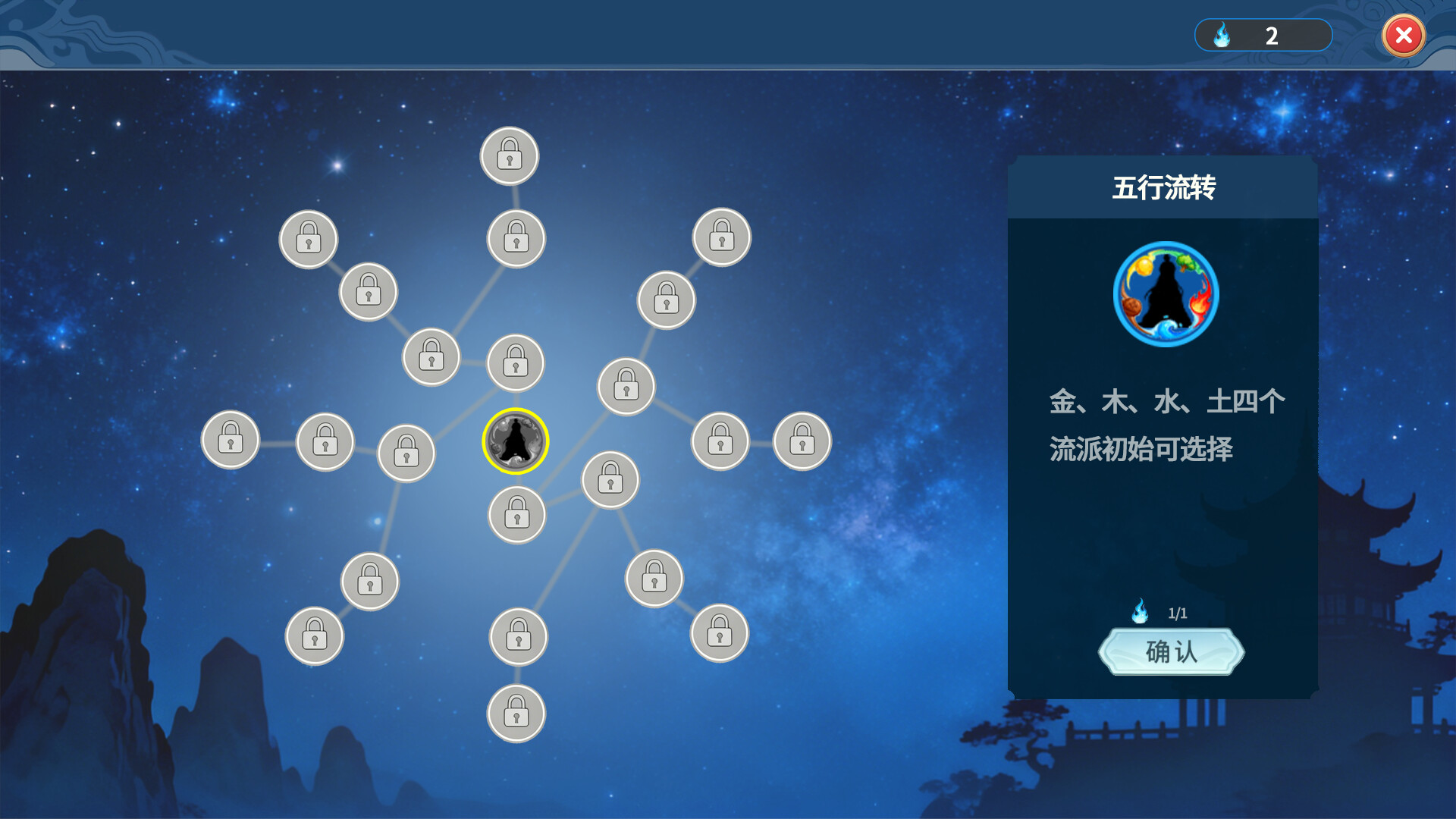Select the locked node at the upper-right branch tip

click(721, 237)
